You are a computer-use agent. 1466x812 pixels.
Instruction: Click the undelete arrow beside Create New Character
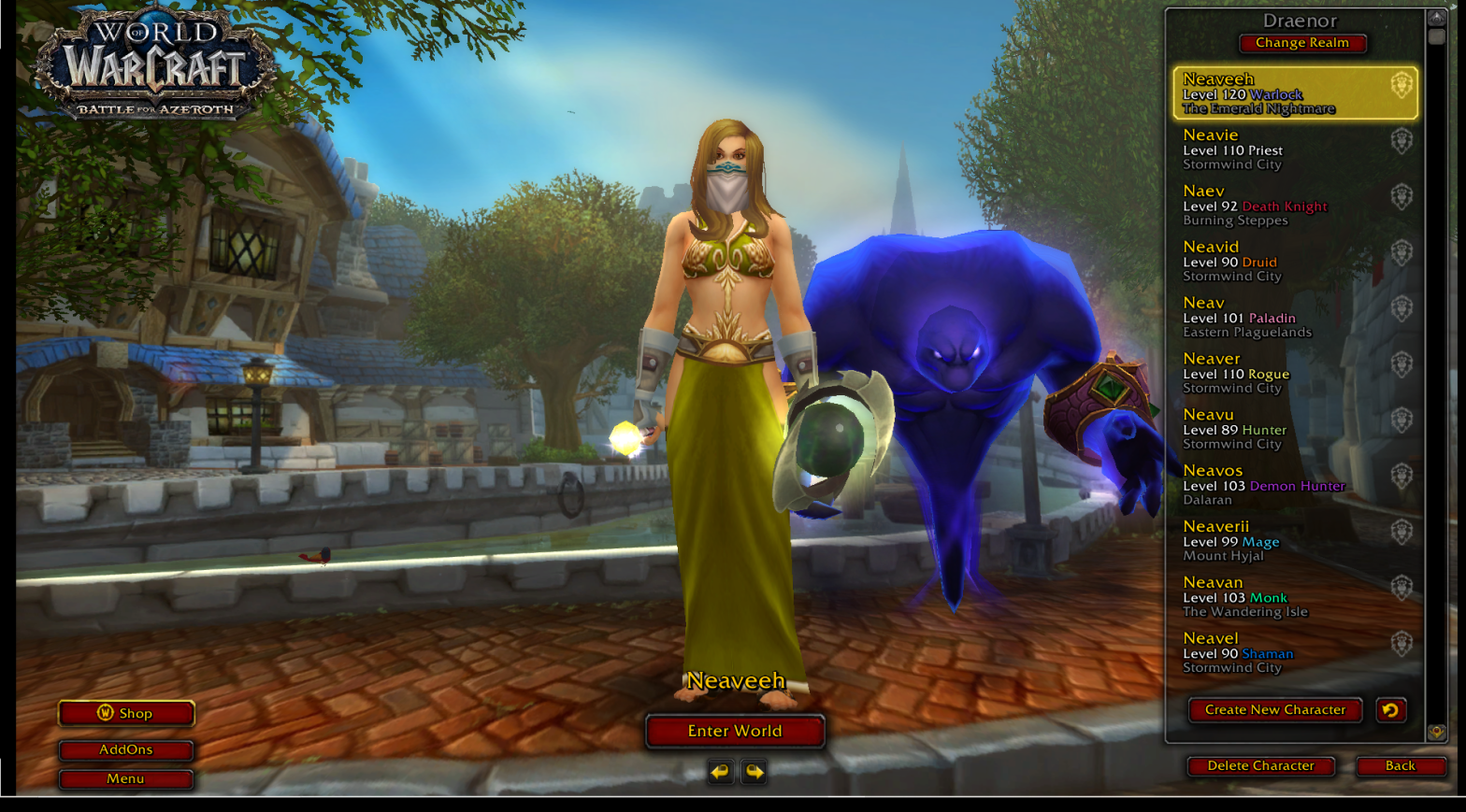click(x=1390, y=710)
